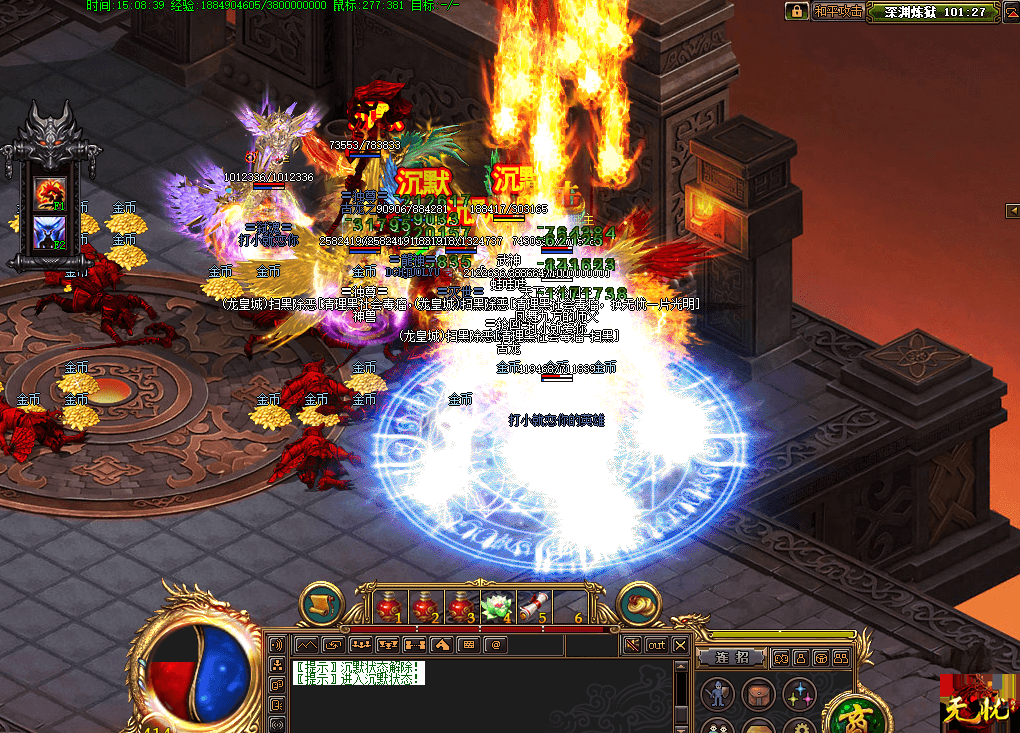Open the round gold pouch button
1020x733 pixels.
(639, 603)
